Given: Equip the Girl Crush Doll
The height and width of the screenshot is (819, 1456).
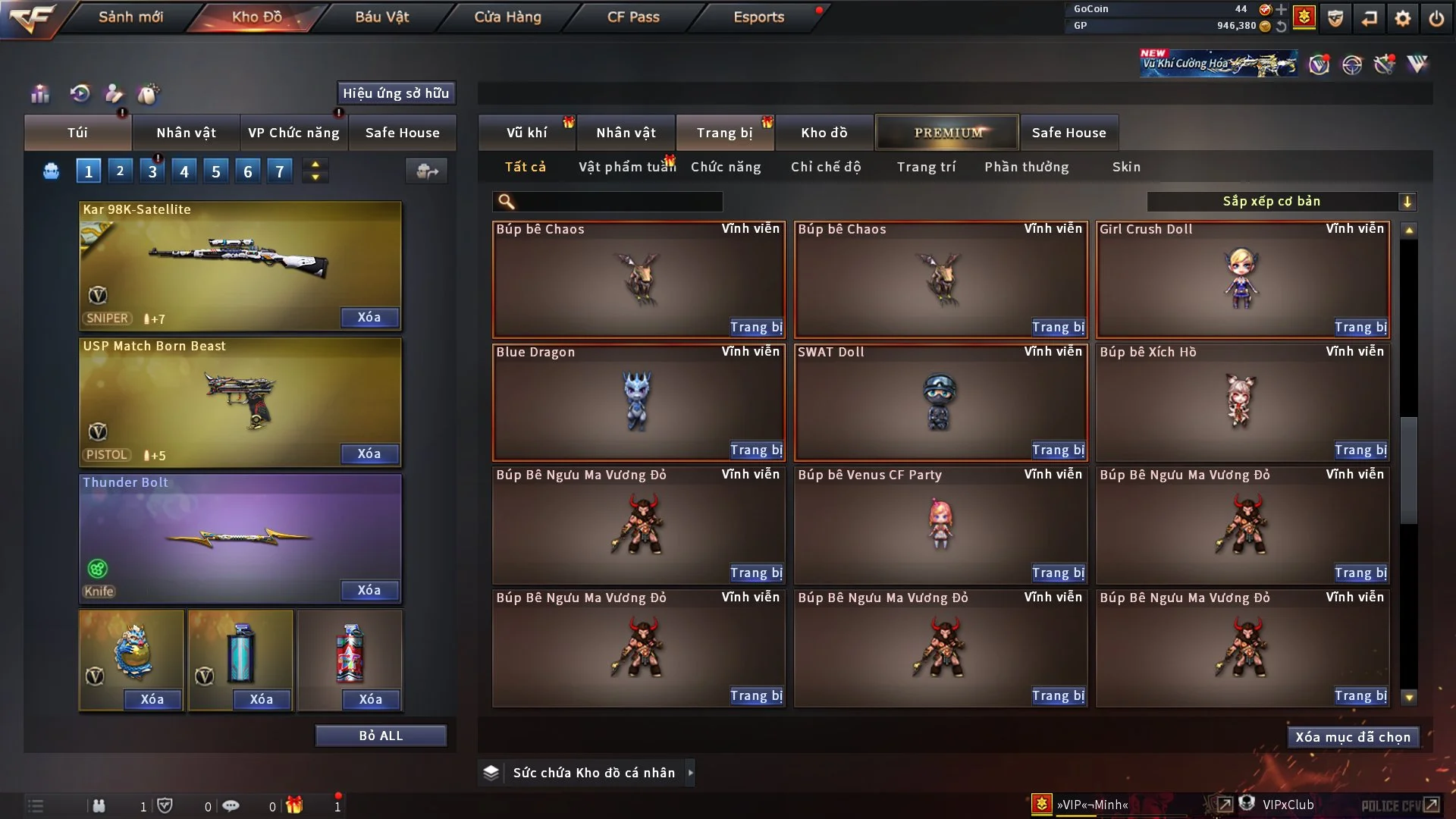Looking at the screenshot, I should [1360, 328].
